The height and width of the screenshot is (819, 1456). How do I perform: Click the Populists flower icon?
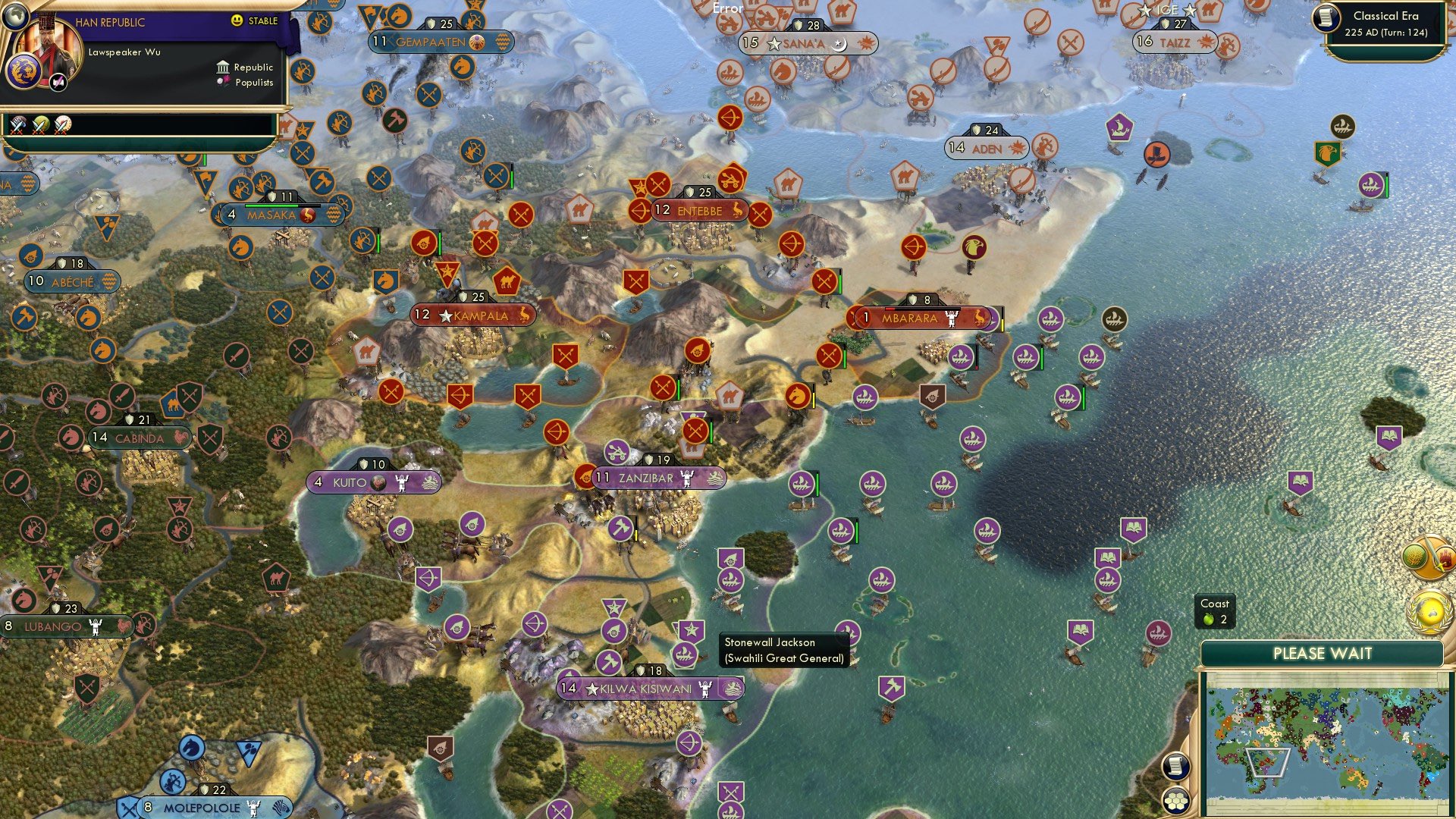(222, 80)
